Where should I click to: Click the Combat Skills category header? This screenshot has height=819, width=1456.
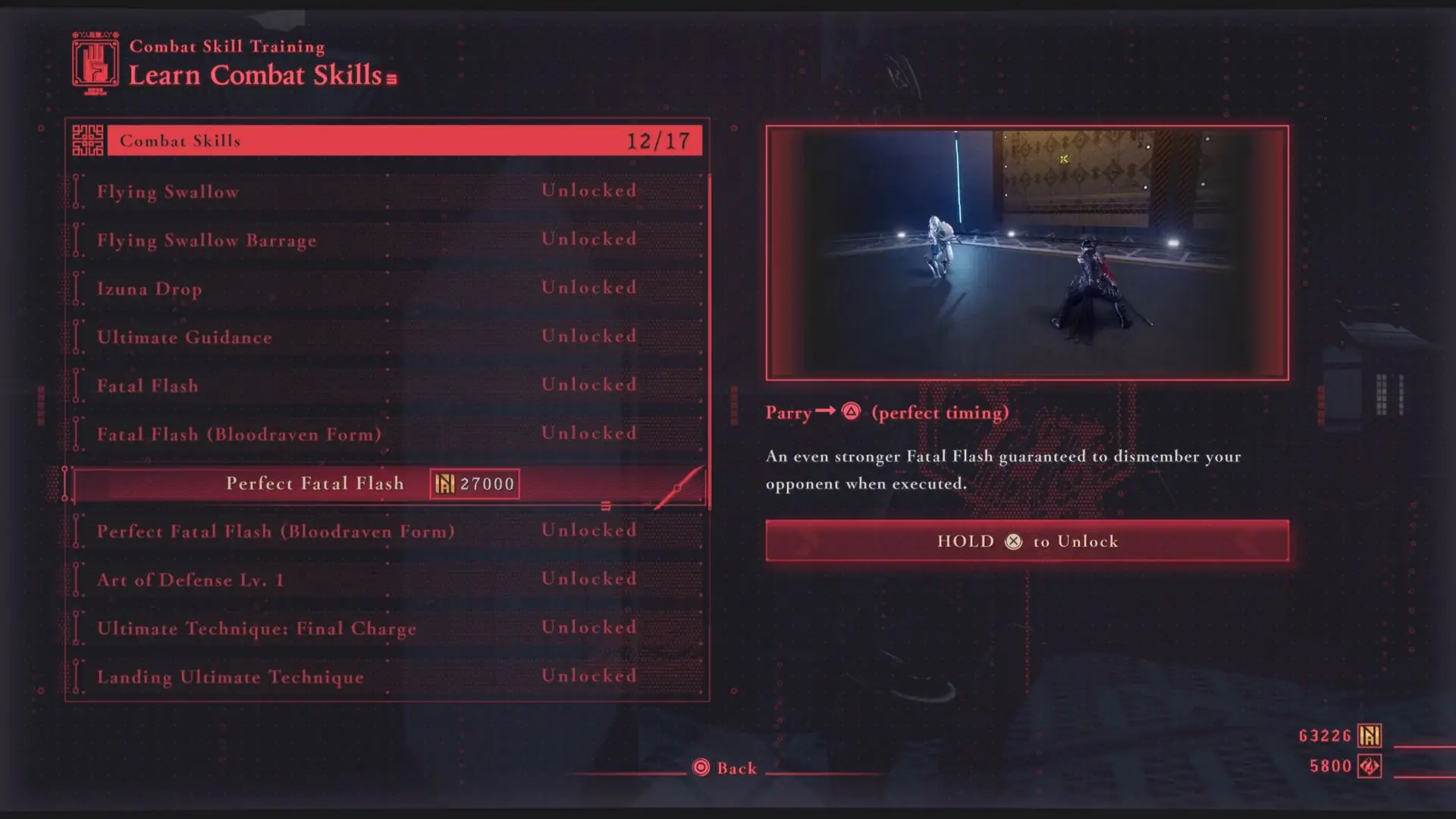pos(404,141)
